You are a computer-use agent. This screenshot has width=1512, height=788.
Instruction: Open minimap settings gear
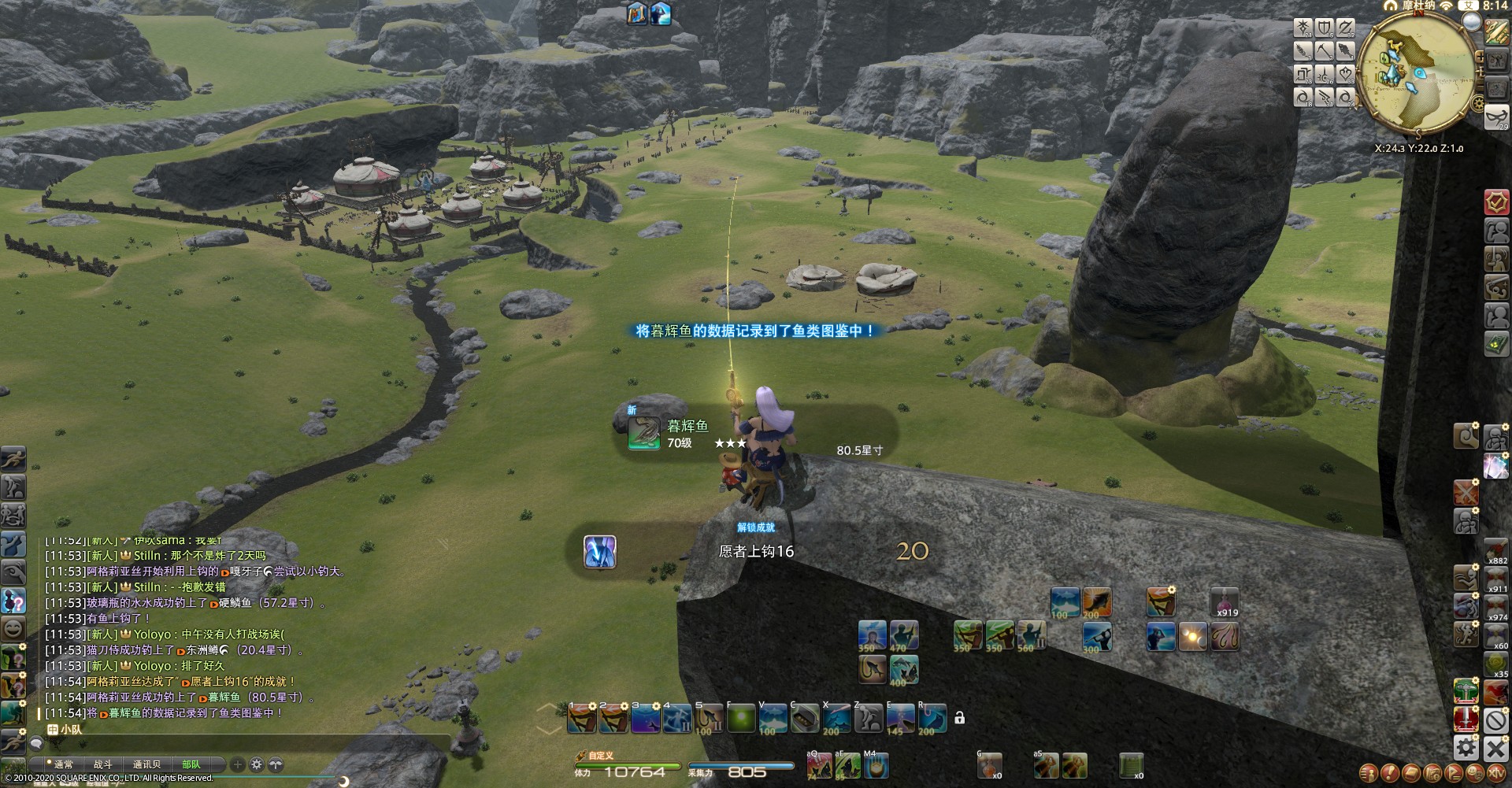coord(1479,103)
